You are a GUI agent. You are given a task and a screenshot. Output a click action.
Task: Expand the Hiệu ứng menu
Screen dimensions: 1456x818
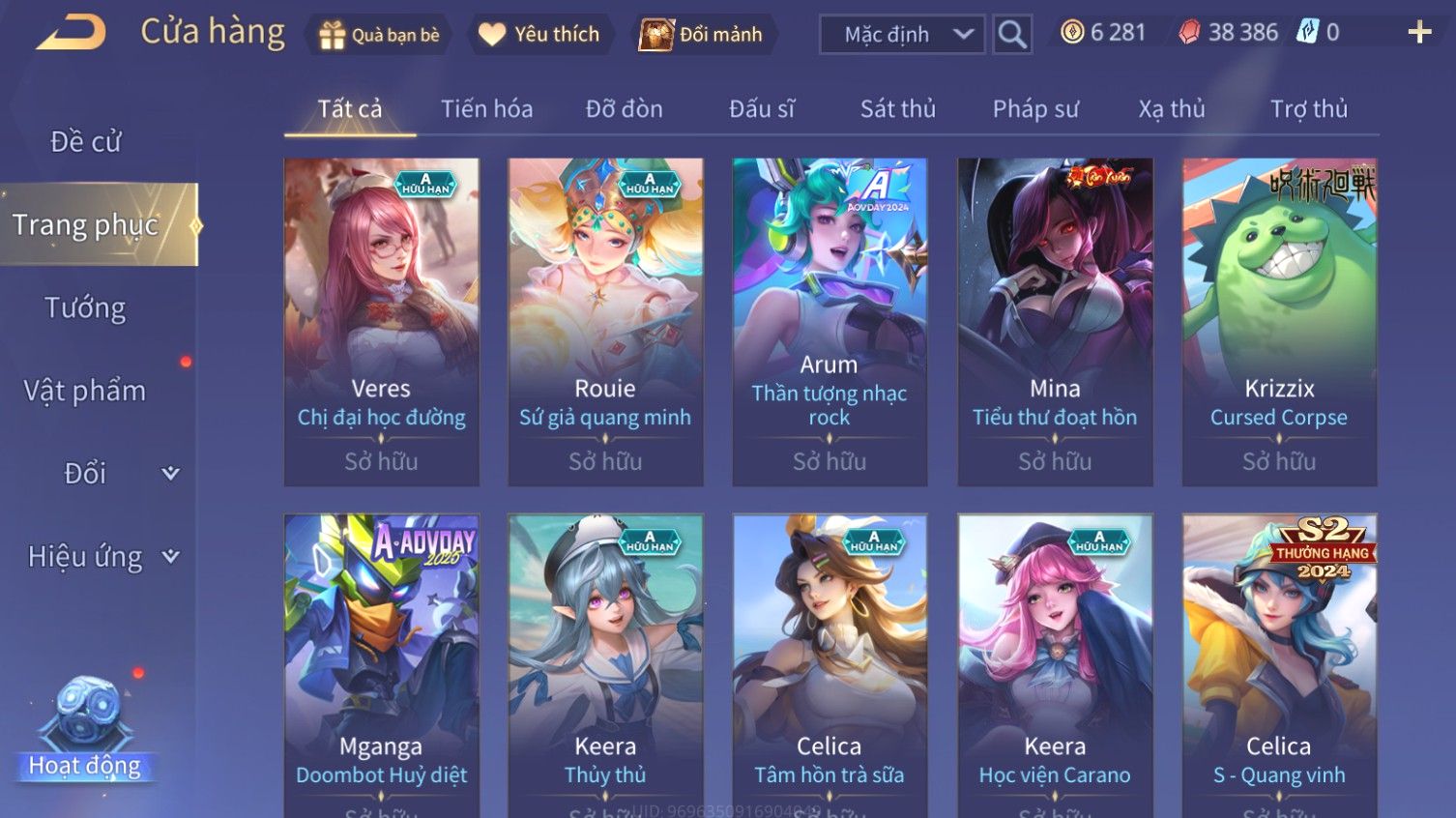[x=102, y=557]
